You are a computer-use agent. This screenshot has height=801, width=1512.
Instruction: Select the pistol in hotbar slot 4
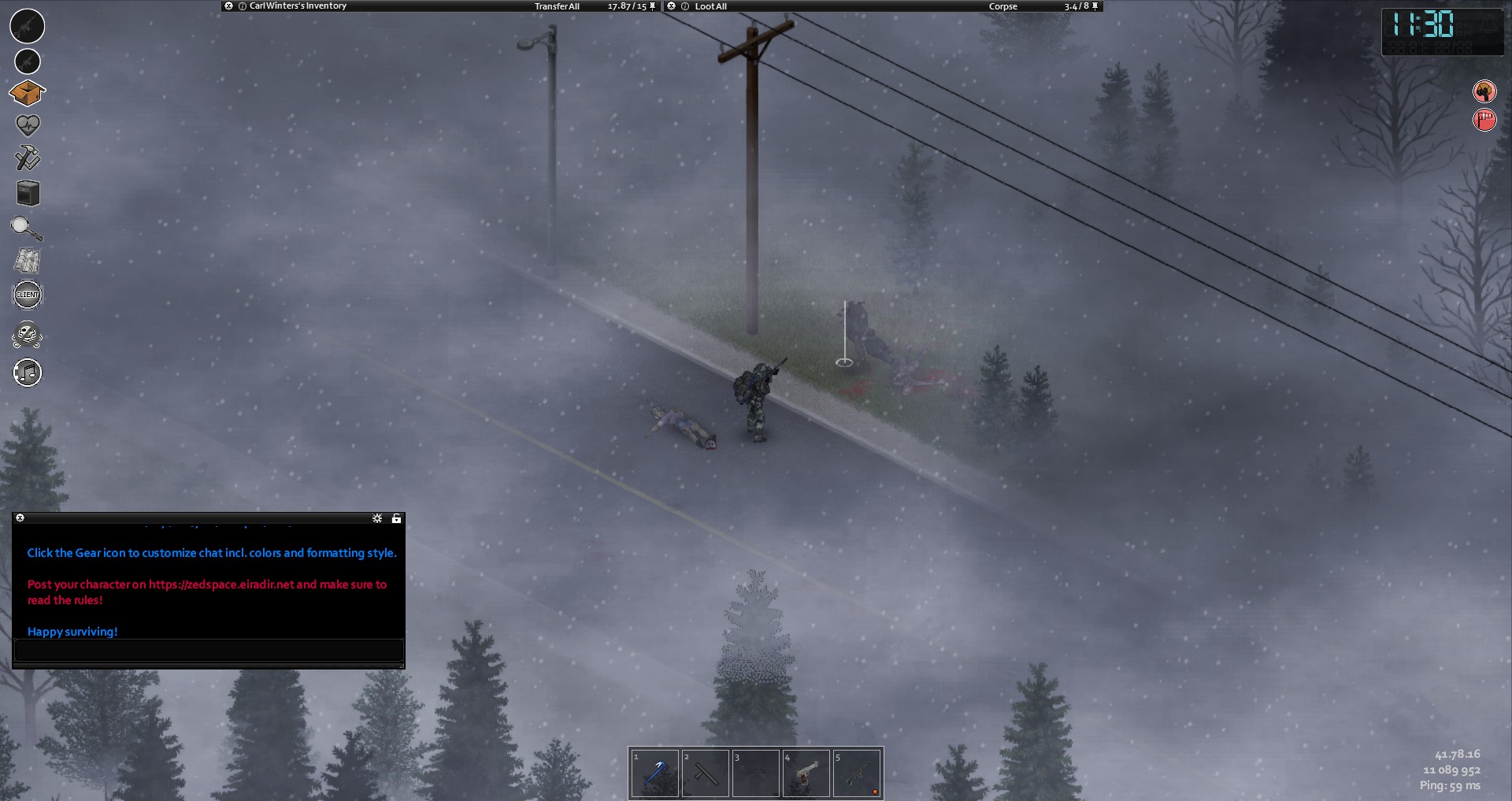tap(806, 773)
